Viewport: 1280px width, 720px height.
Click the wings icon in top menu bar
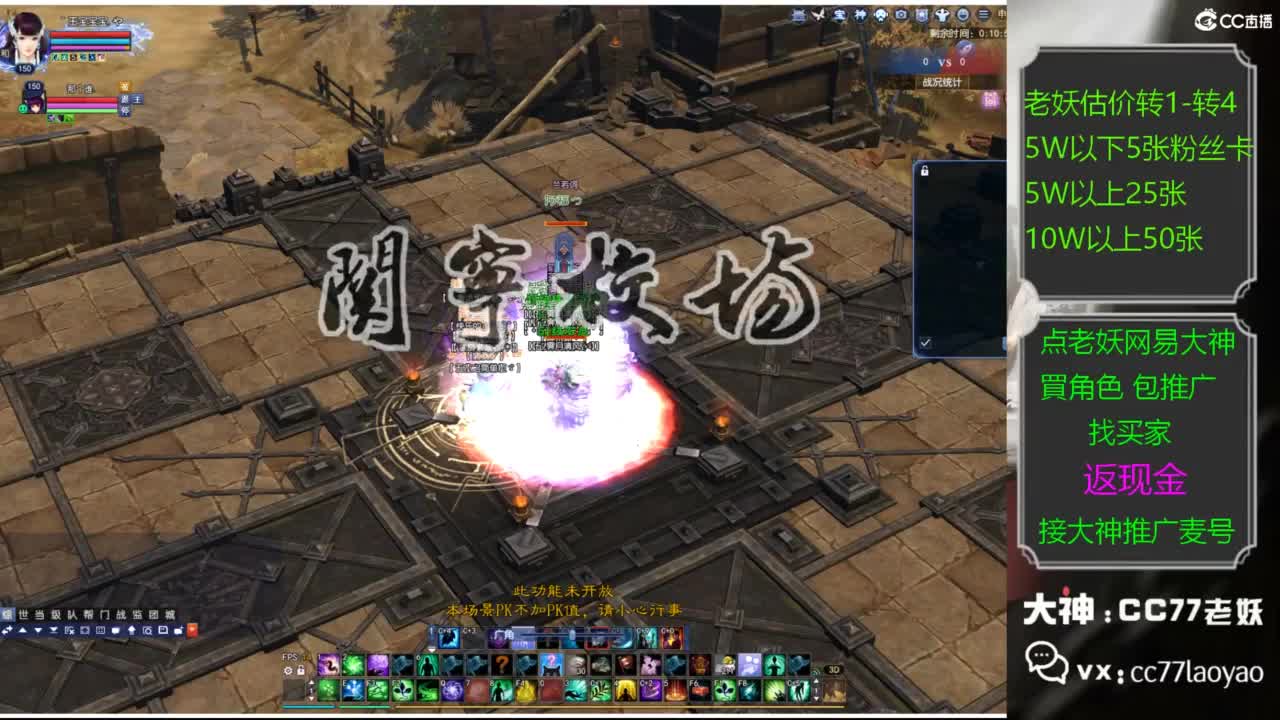818,14
